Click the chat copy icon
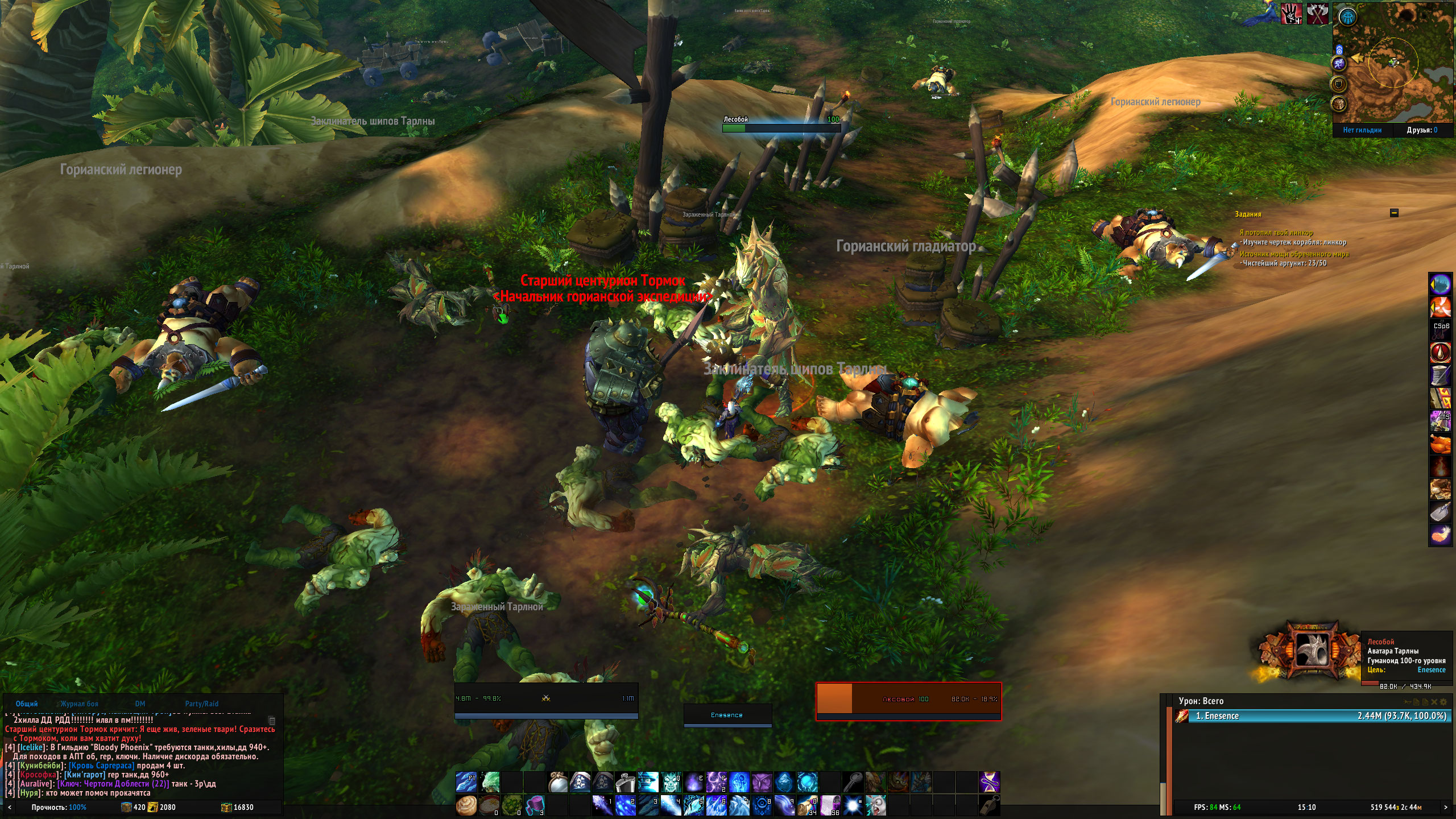The width and height of the screenshot is (1456, 819). pos(272,720)
